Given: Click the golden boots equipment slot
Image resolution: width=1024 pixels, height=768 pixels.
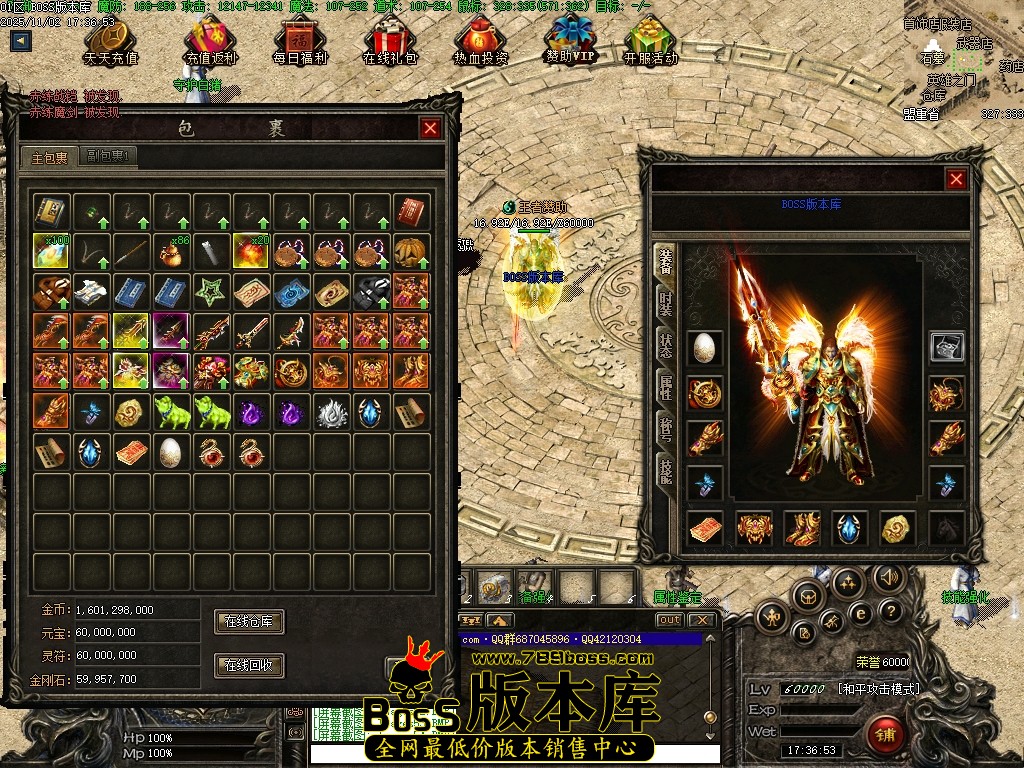Looking at the screenshot, I should [x=802, y=528].
